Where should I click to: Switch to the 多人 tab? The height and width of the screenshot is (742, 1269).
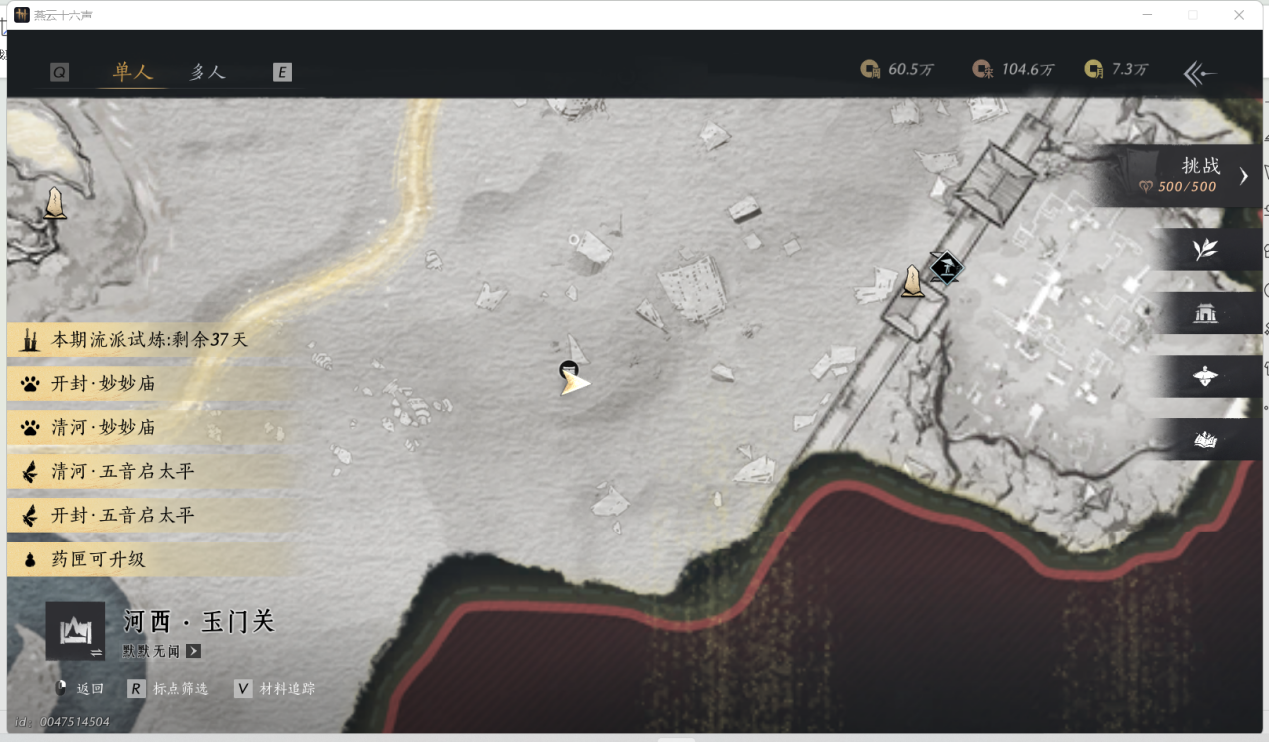click(x=208, y=72)
